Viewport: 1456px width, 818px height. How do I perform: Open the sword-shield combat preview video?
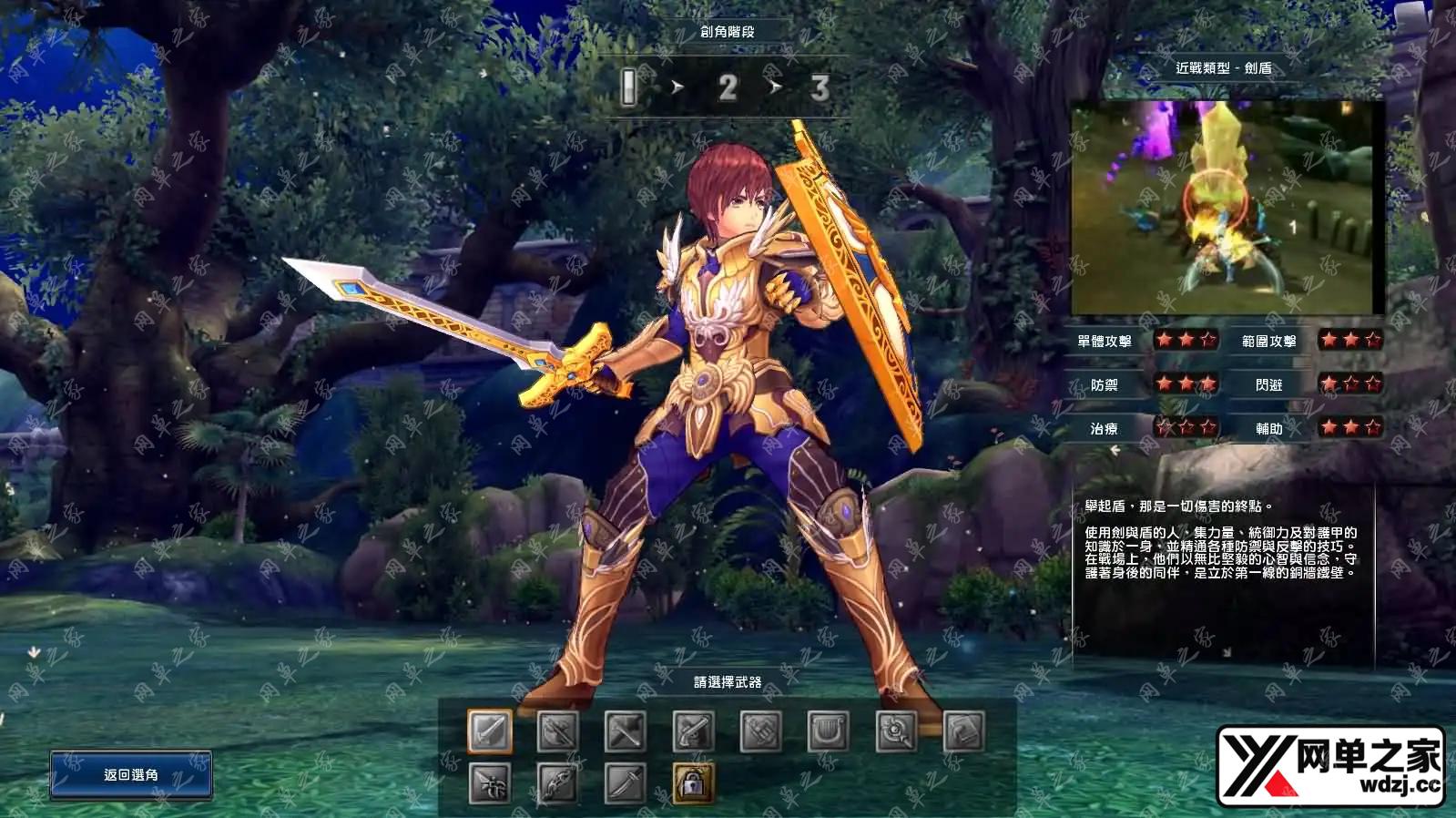point(1227,208)
